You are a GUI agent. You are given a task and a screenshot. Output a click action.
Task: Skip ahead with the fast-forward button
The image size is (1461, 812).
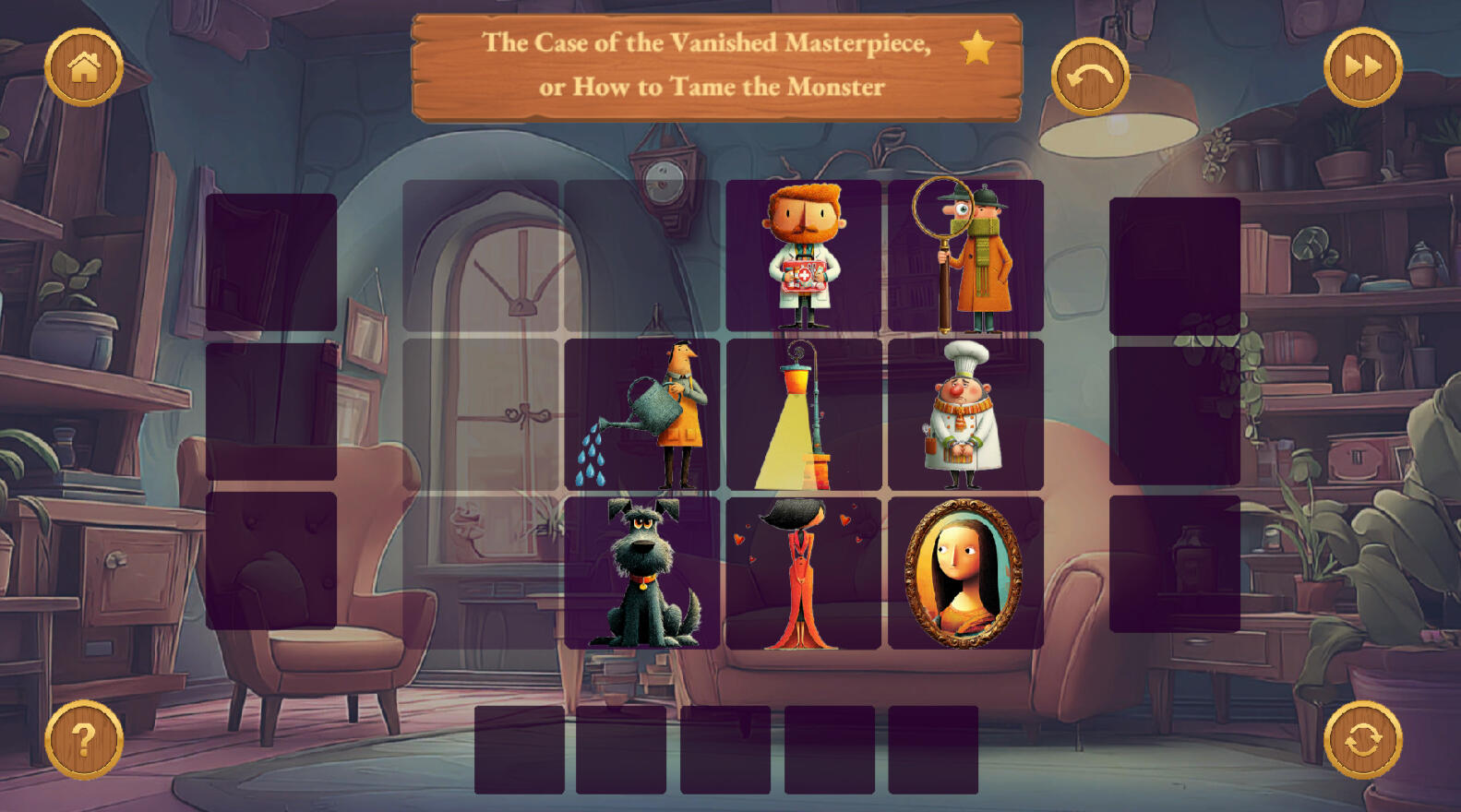pyautogui.click(x=1362, y=67)
